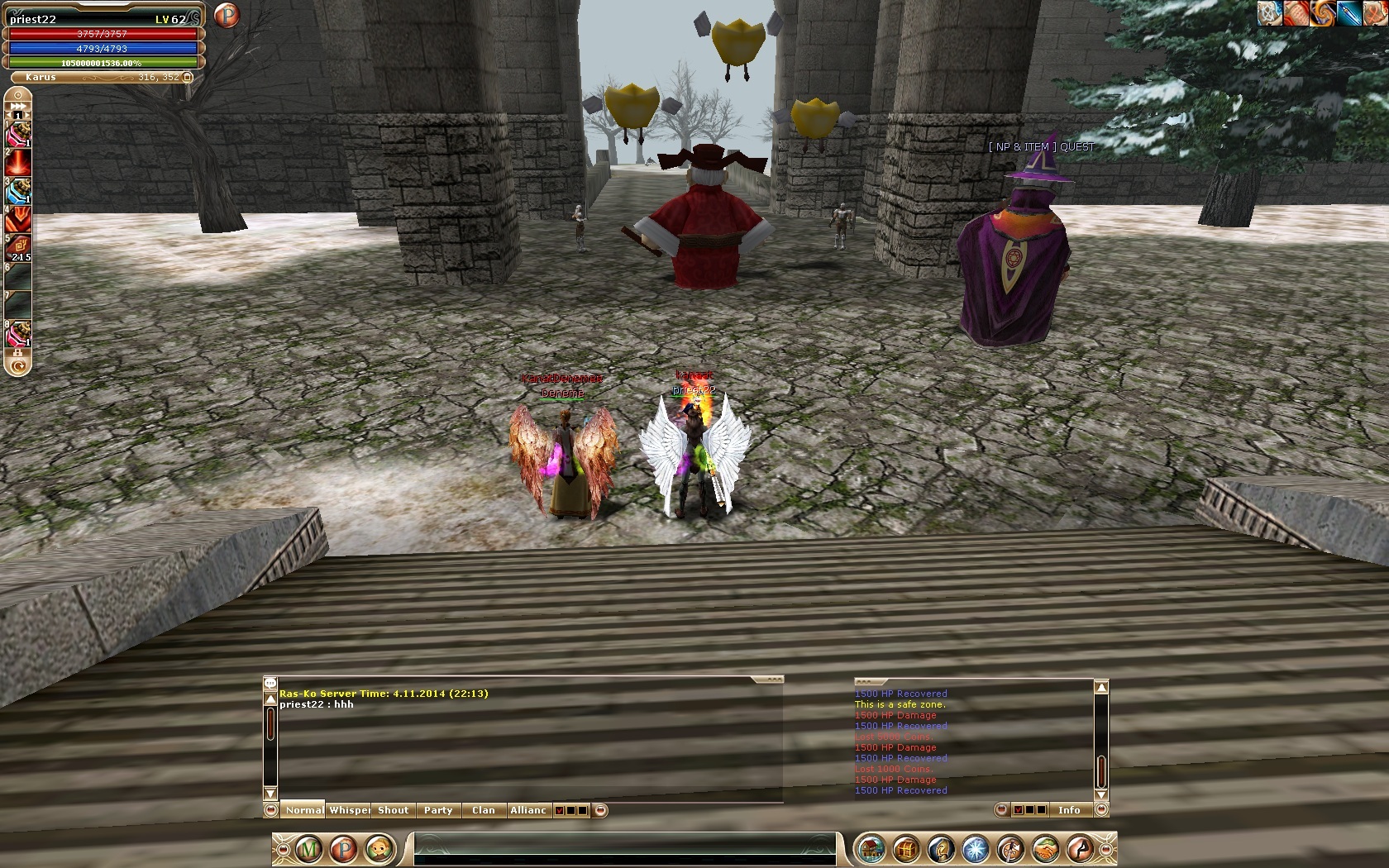Select the Normal chat tab
The image size is (1389, 868).
coord(304,810)
